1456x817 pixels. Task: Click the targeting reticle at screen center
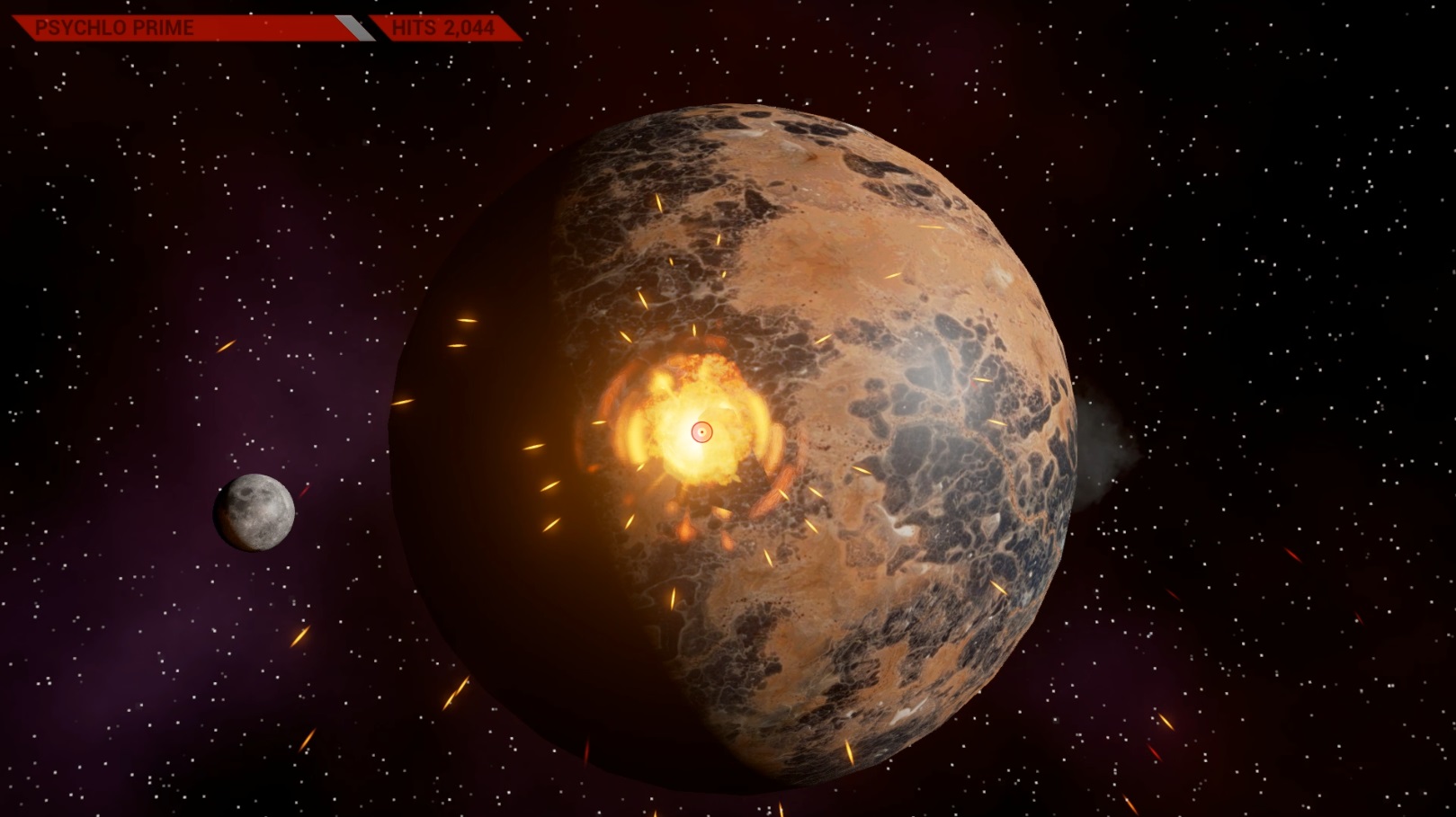pos(702,432)
